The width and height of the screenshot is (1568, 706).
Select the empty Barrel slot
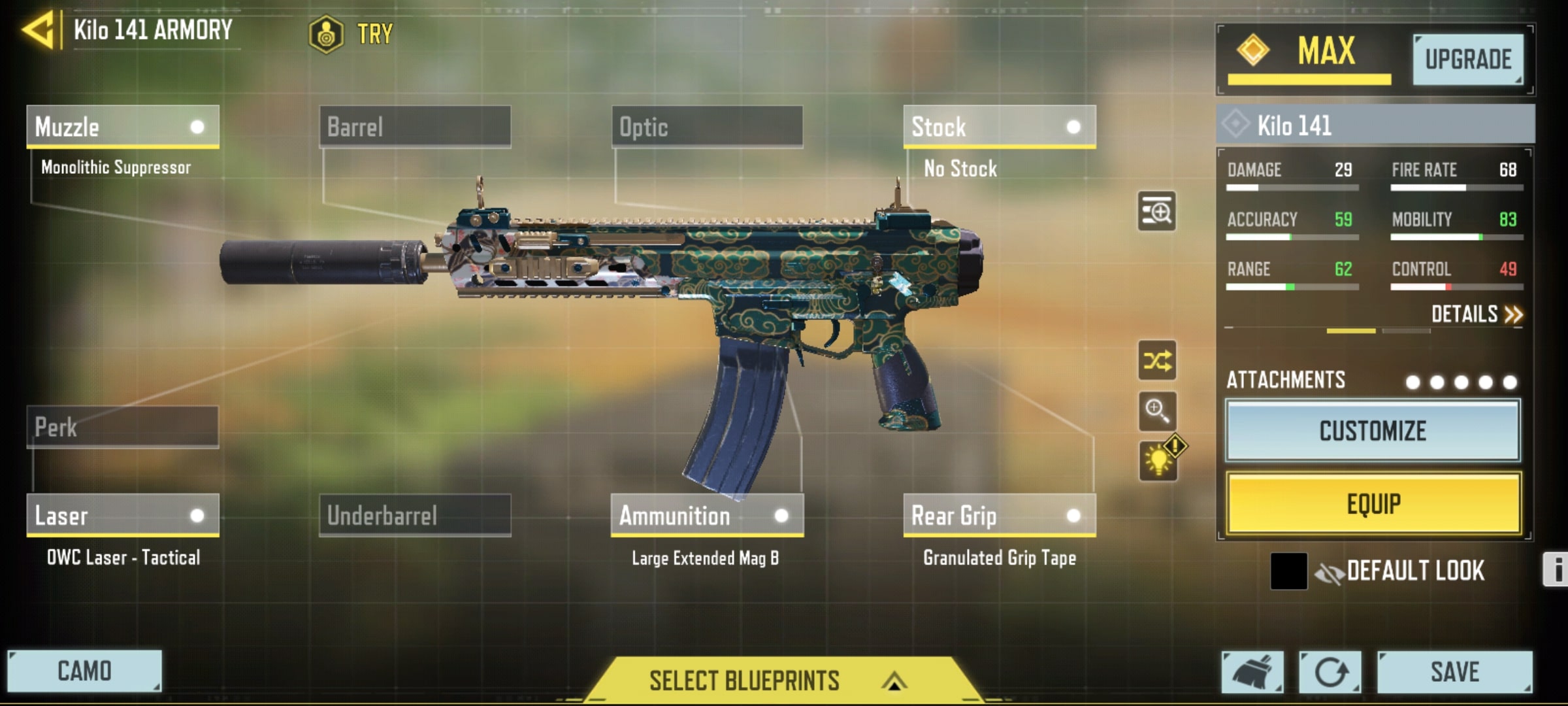pos(415,127)
